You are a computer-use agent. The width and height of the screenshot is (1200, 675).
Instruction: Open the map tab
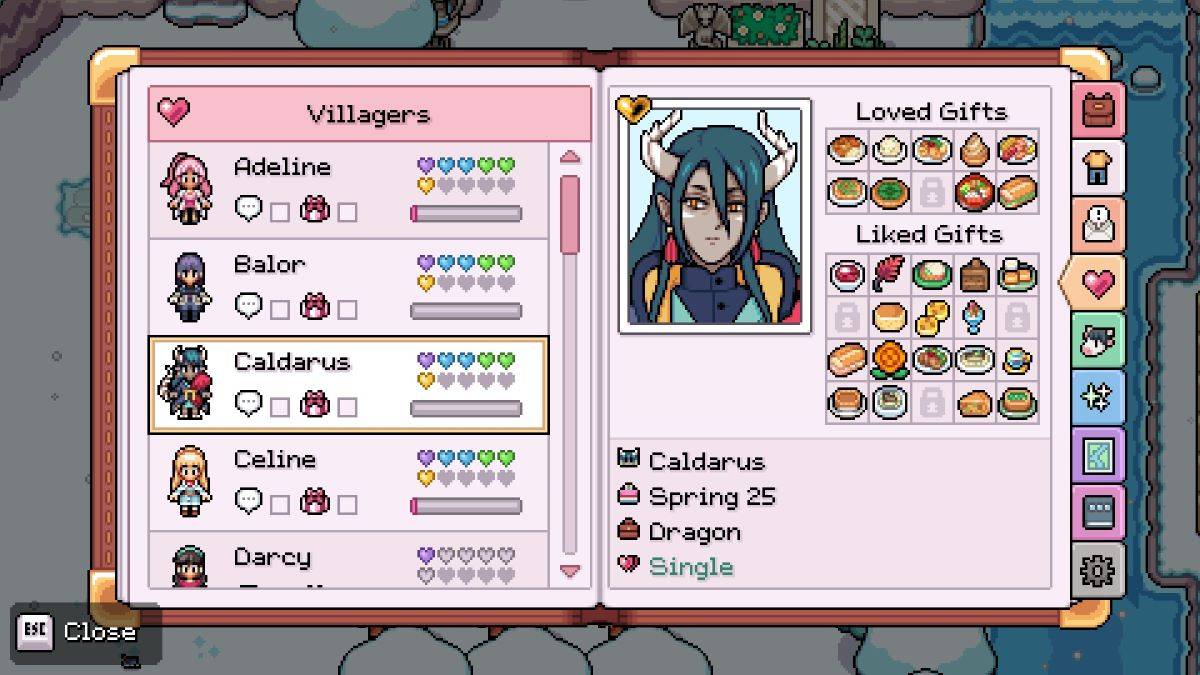point(1098,456)
